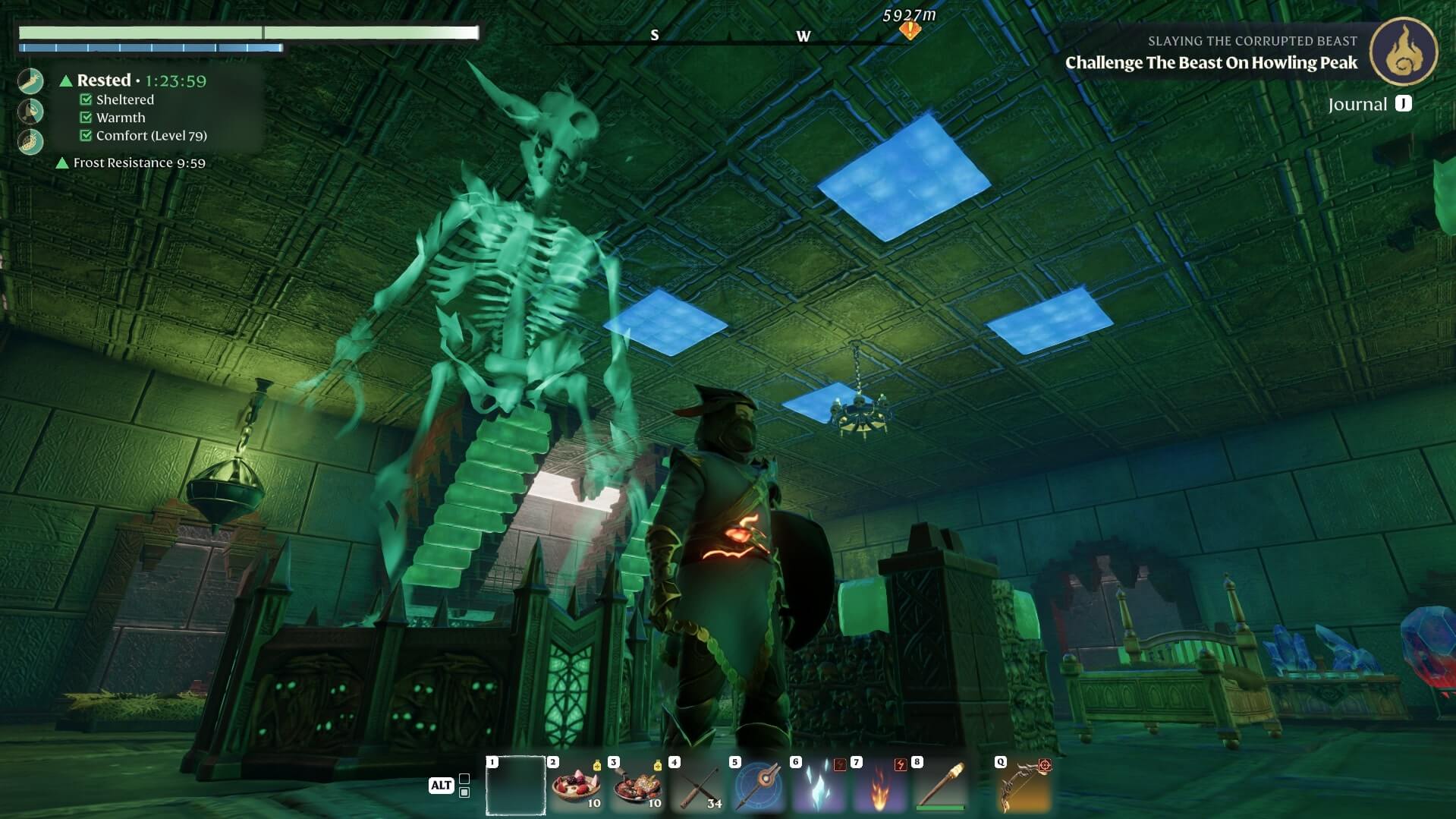Open the quest tracker flame emblem
This screenshot has height=819, width=1456.
[x=1403, y=52]
